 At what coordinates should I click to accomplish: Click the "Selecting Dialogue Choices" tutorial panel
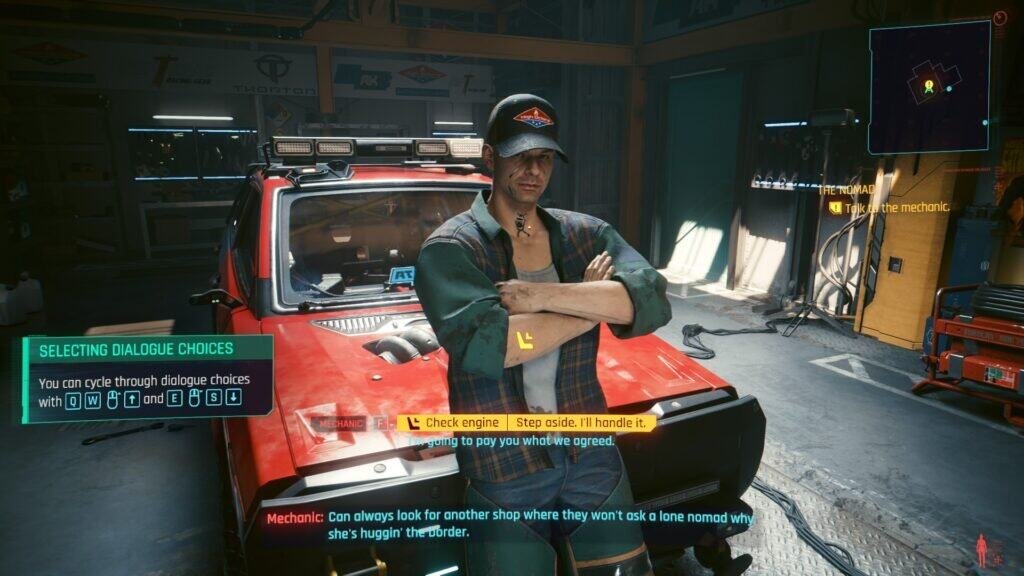[147, 377]
